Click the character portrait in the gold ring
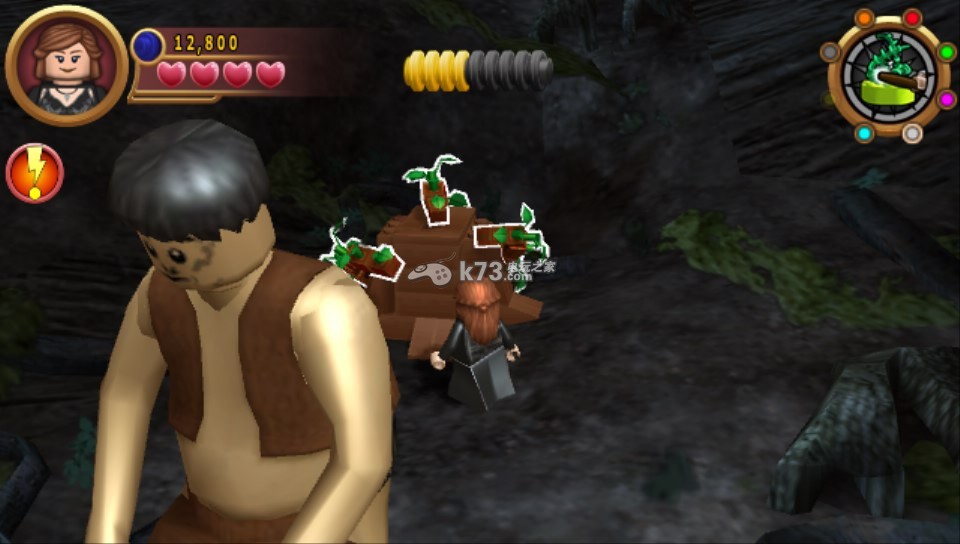This screenshot has height=544, width=960. [x=66, y=66]
